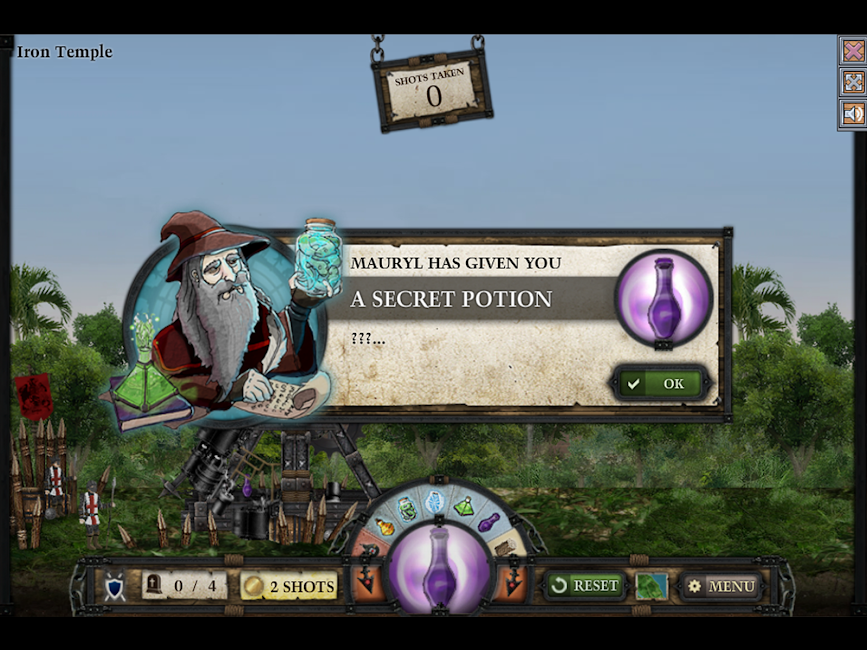Image resolution: width=867 pixels, height=650 pixels.
Task: Close the game with the pink X
Action: coord(852,50)
